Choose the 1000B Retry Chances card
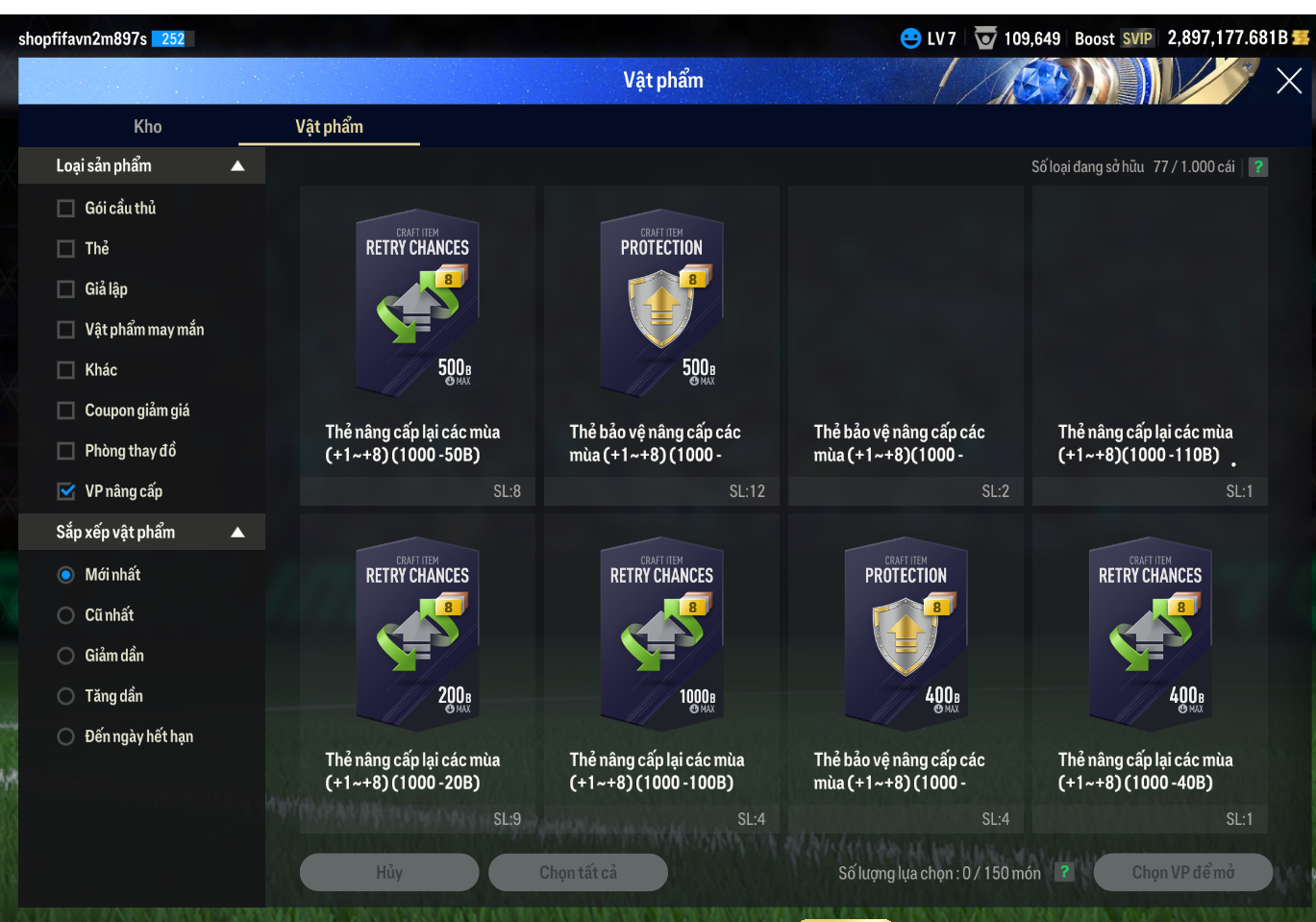Viewport: 1316px width, 922px height. coord(661,631)
